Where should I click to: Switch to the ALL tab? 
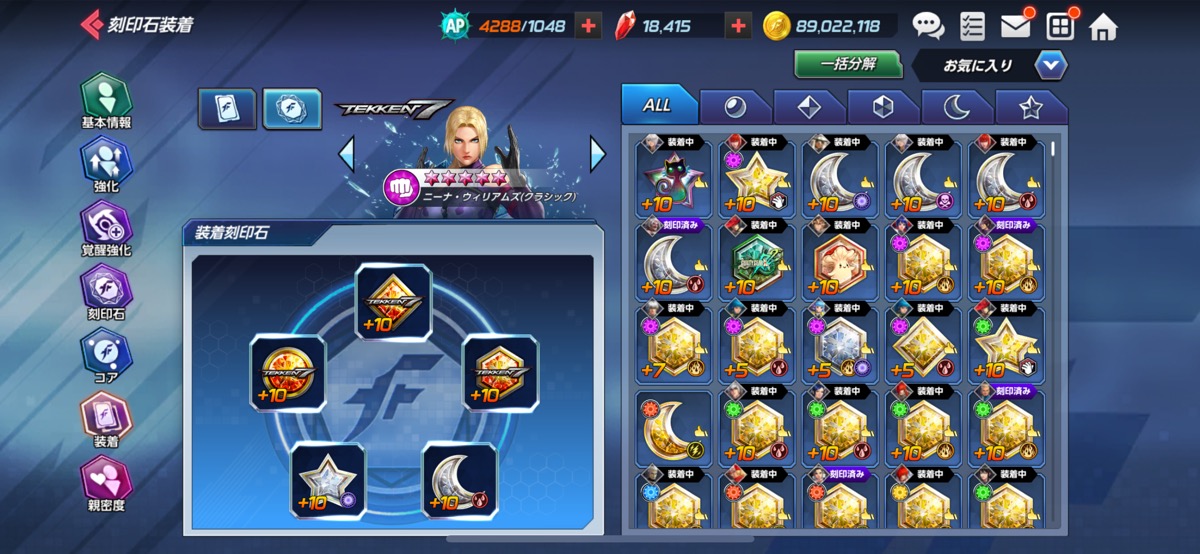tap(657, 105)
